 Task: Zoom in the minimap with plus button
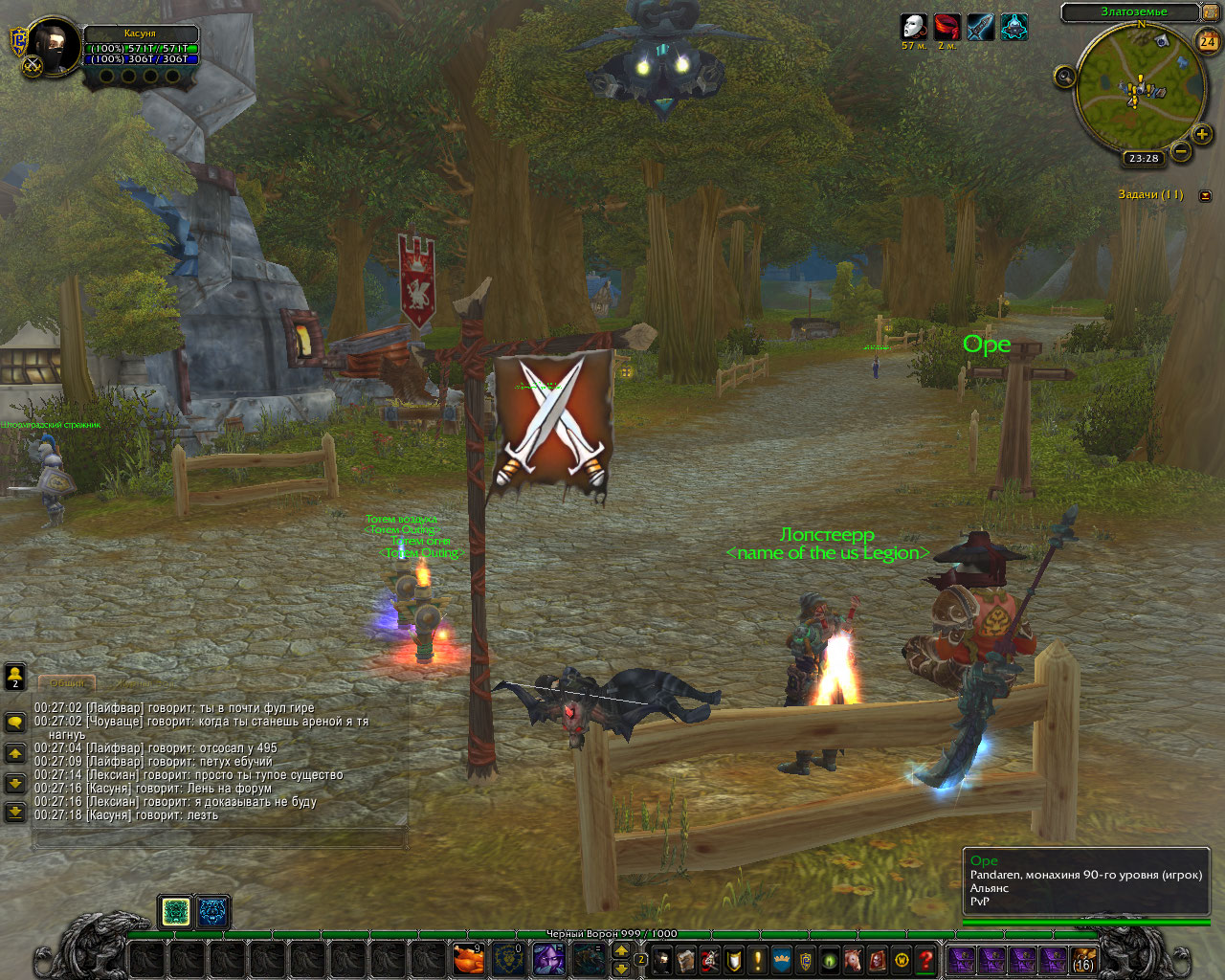point(1202,134)
